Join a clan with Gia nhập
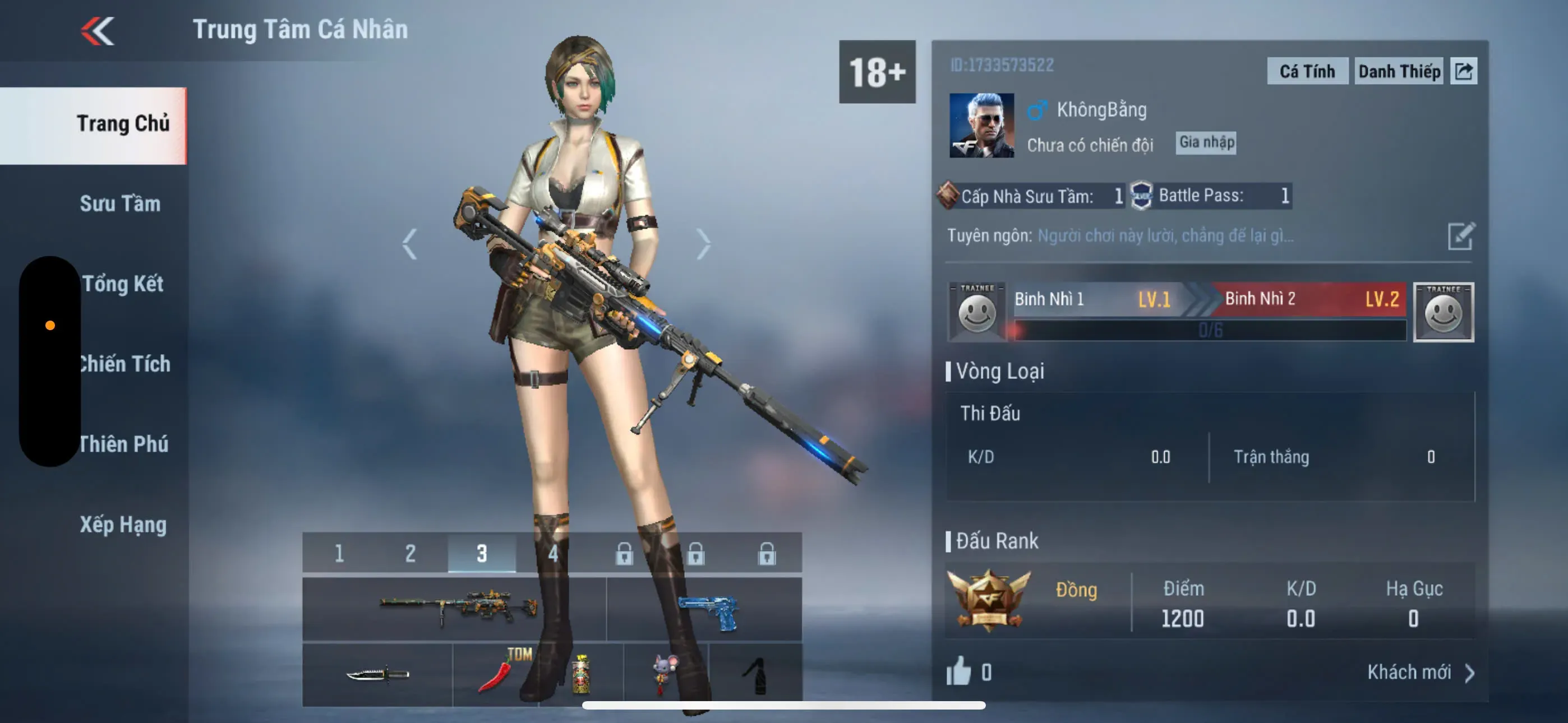Image resolution: width=1568 pixels, height=723 pixels. (1206, 142)
